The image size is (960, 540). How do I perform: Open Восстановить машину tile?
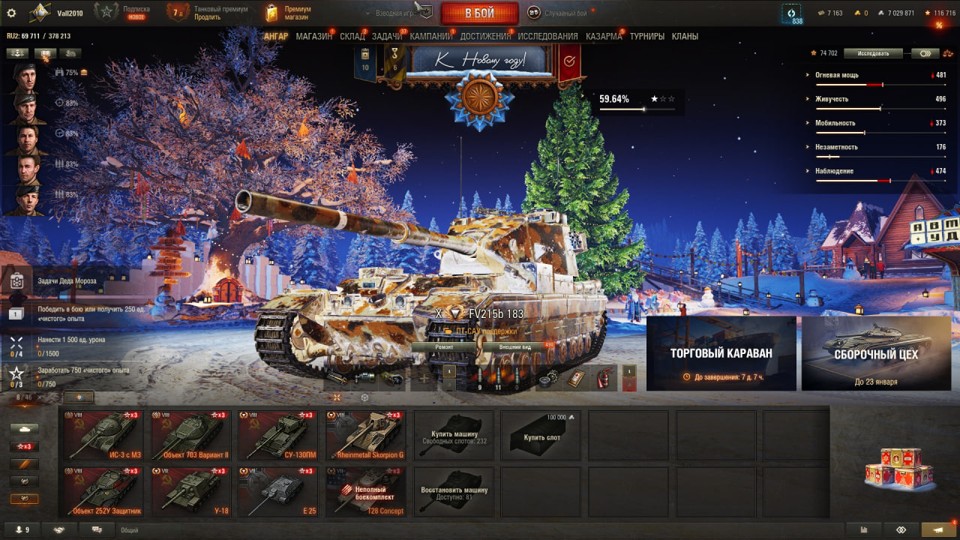pyautogui.click(x=453, y=492)
